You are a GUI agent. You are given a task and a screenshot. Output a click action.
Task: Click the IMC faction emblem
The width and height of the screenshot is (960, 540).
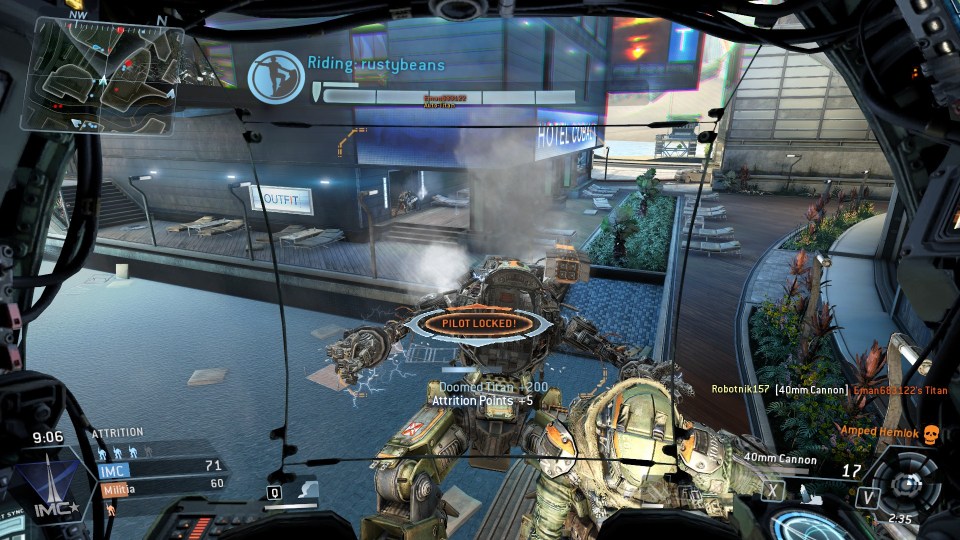click(x=44, y=487)
